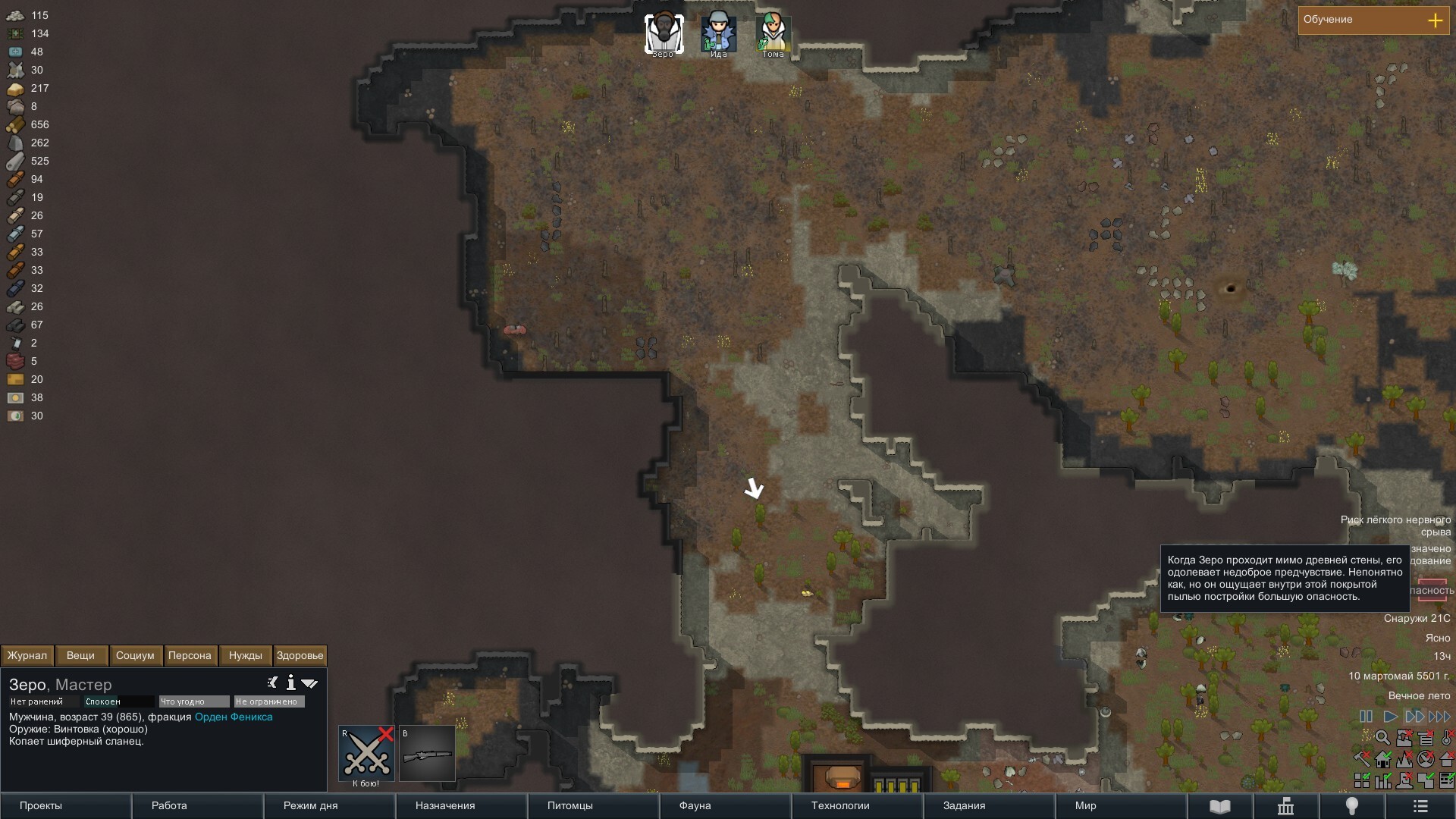This screenshot has height=819, width=1456.
Task: Follow the Орден Феникса faction link
Action: click(x=234, y=717)
